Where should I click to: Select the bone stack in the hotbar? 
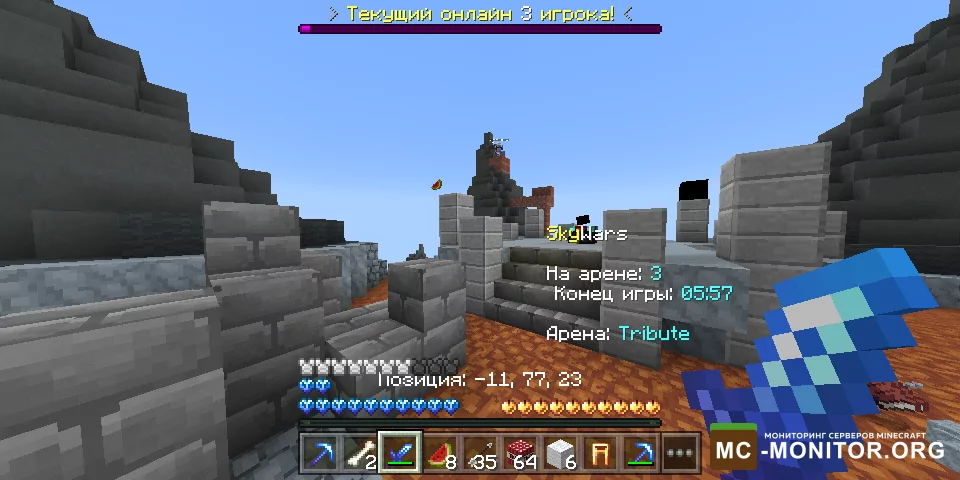pyautogui.click(x=360, y=454)
